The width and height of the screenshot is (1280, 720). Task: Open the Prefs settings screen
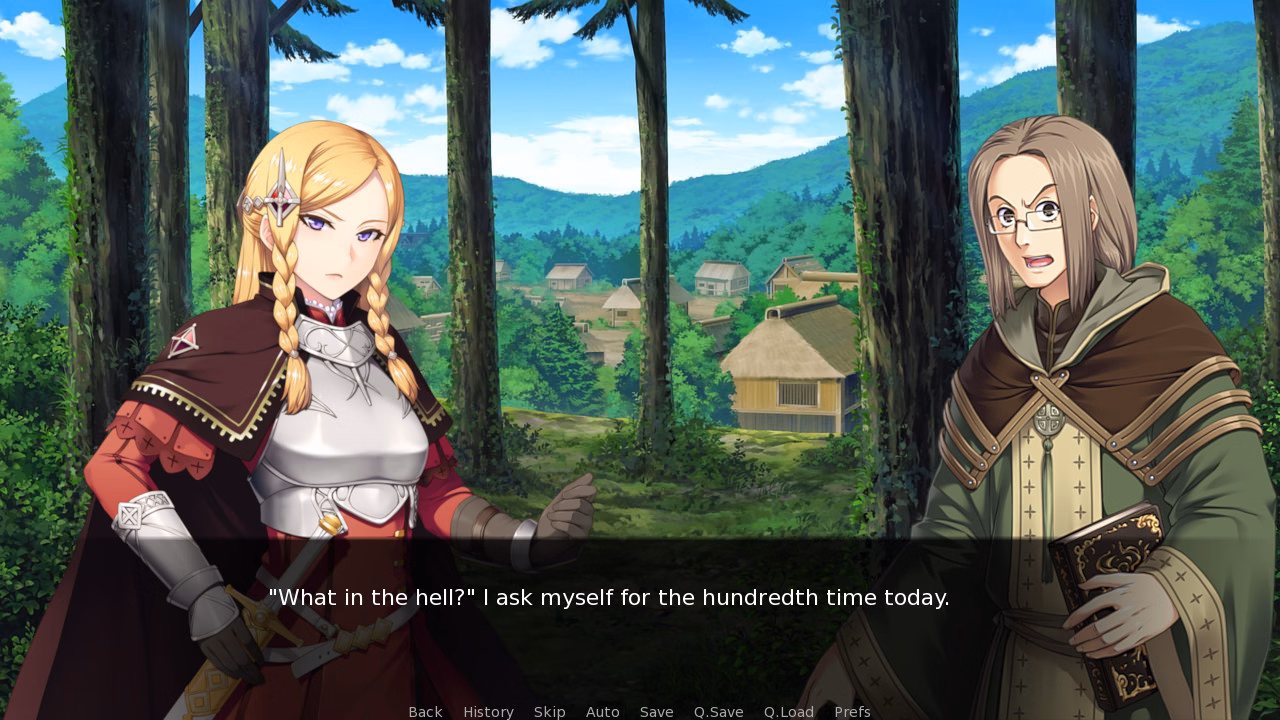(852, 711)
